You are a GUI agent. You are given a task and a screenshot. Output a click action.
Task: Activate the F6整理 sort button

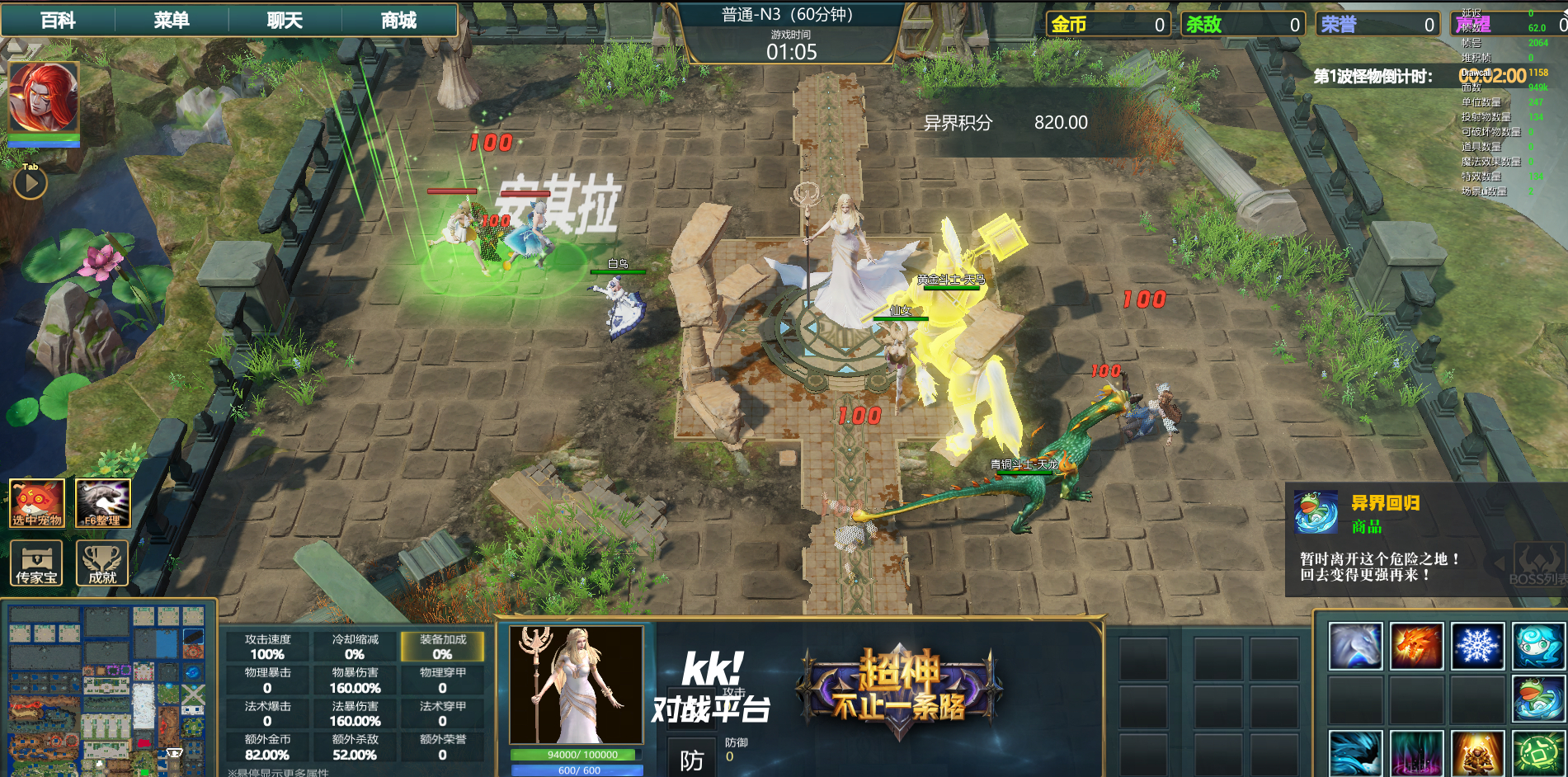coord(103,503)
